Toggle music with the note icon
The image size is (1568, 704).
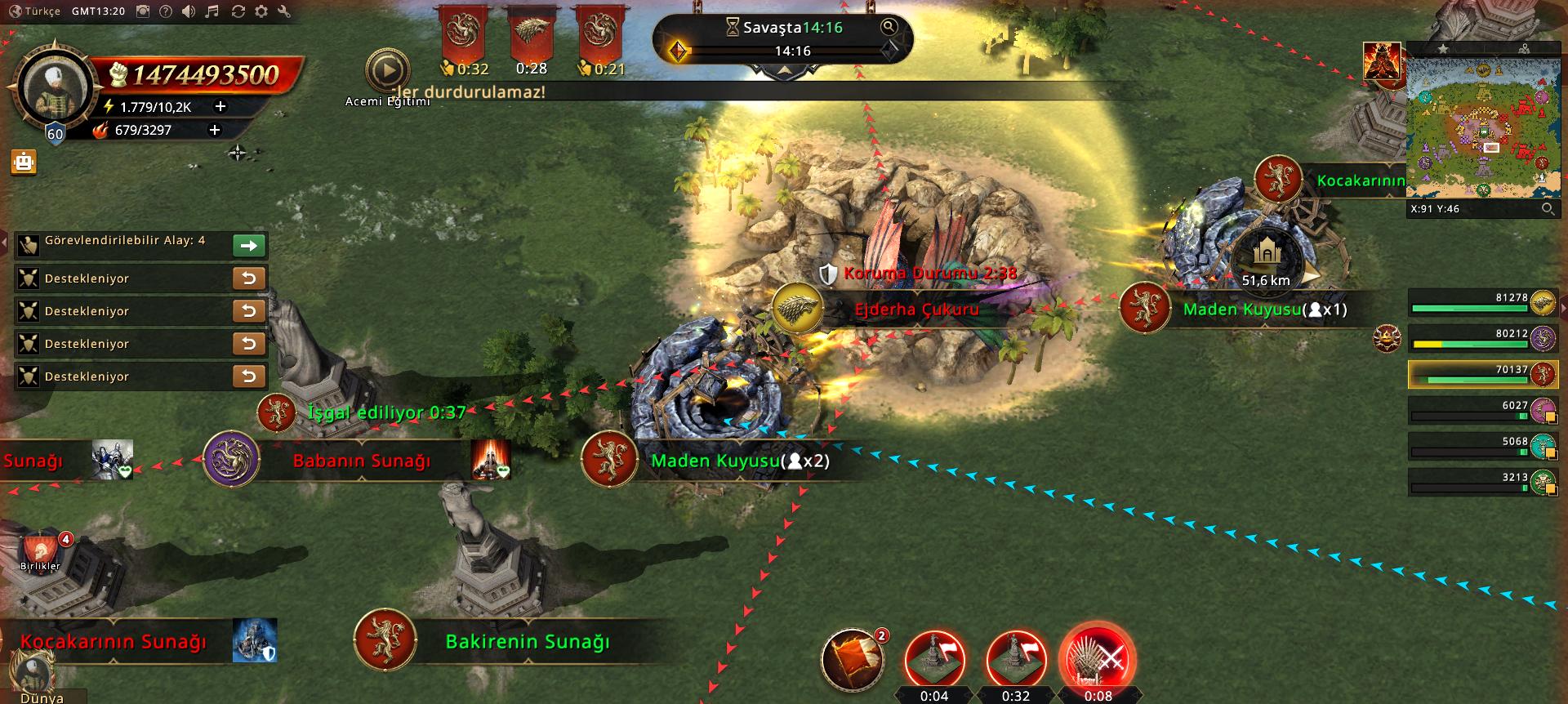212,11
